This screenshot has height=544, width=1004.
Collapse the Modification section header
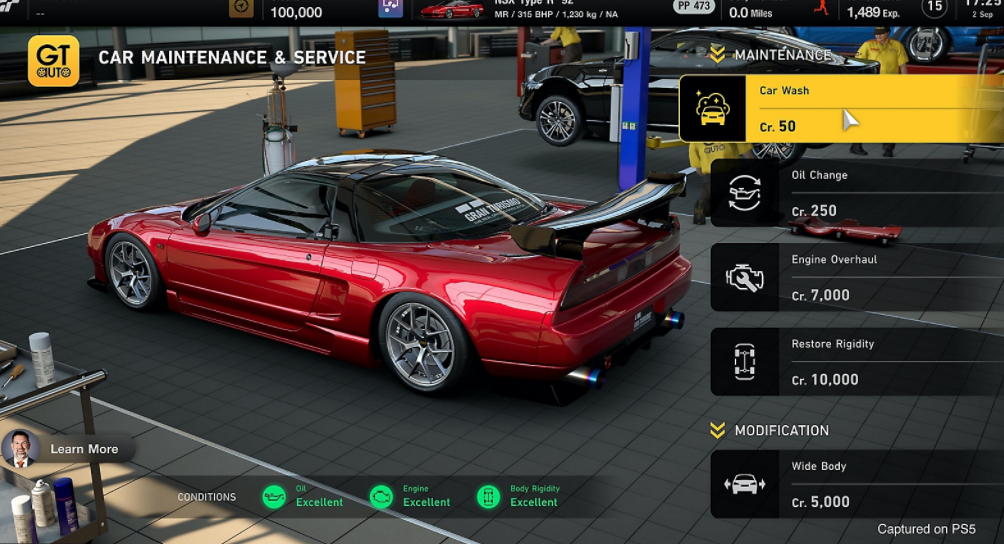(x=770, y=430)
